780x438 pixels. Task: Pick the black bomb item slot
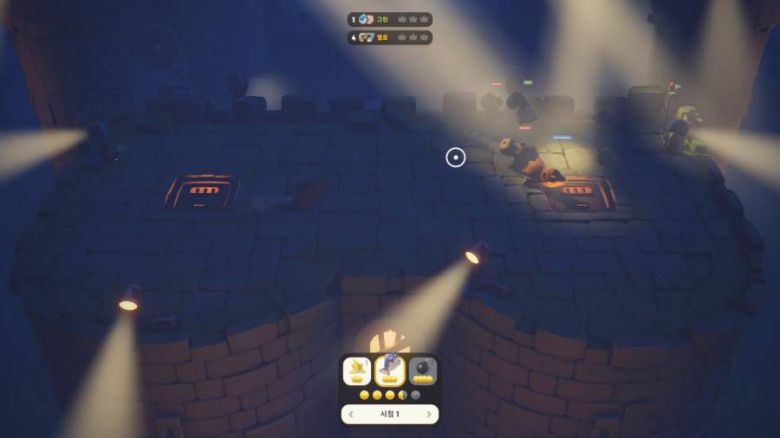[422, 372]
